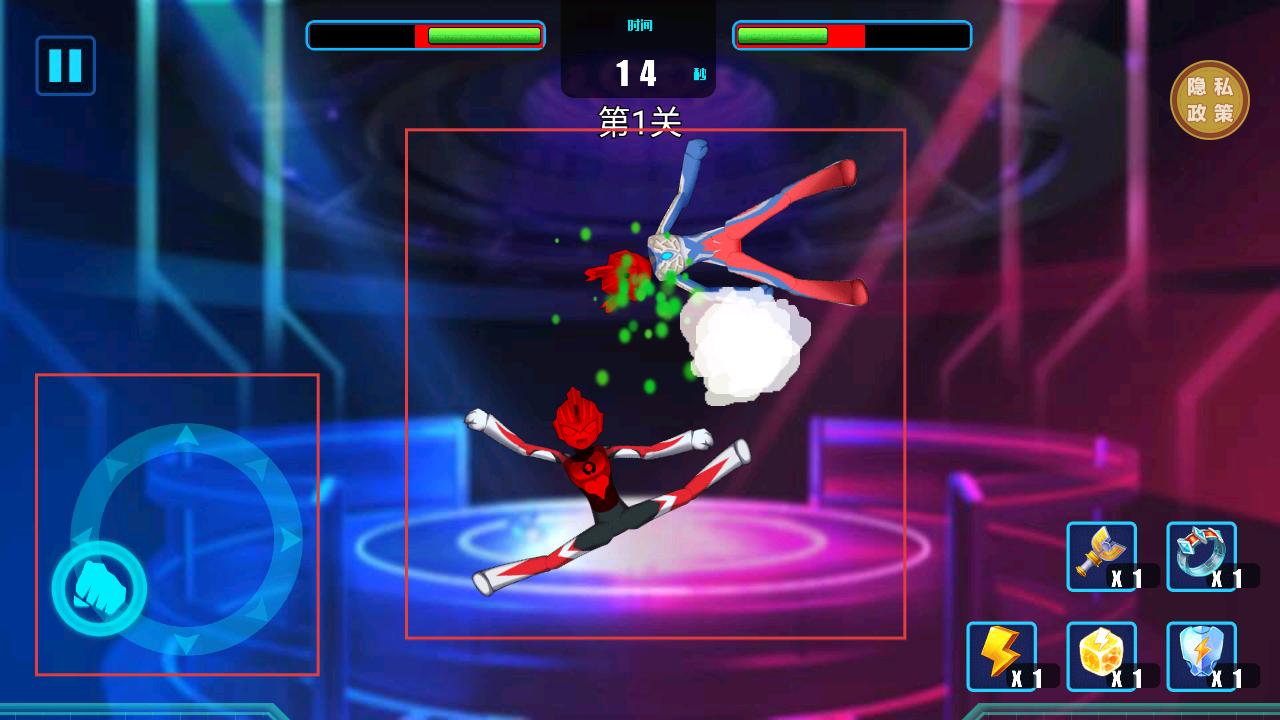The image size is (1280, 720).
Task: Pause the fight with the pause button
Action: [65, 66]
